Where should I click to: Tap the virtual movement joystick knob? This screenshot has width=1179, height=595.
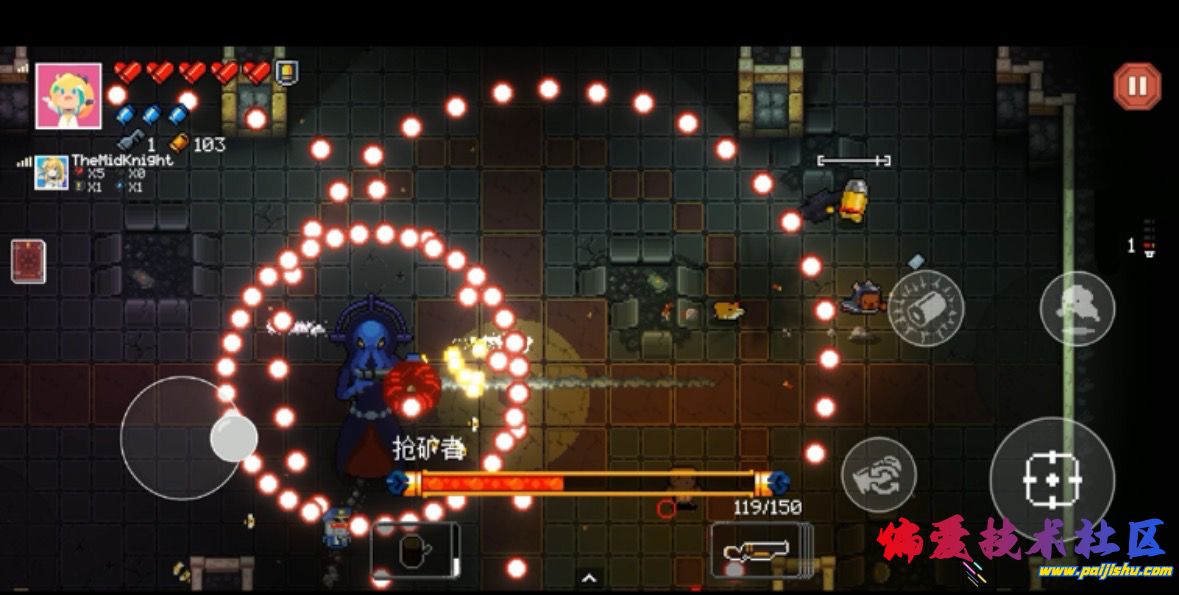(x=234, y=438)
